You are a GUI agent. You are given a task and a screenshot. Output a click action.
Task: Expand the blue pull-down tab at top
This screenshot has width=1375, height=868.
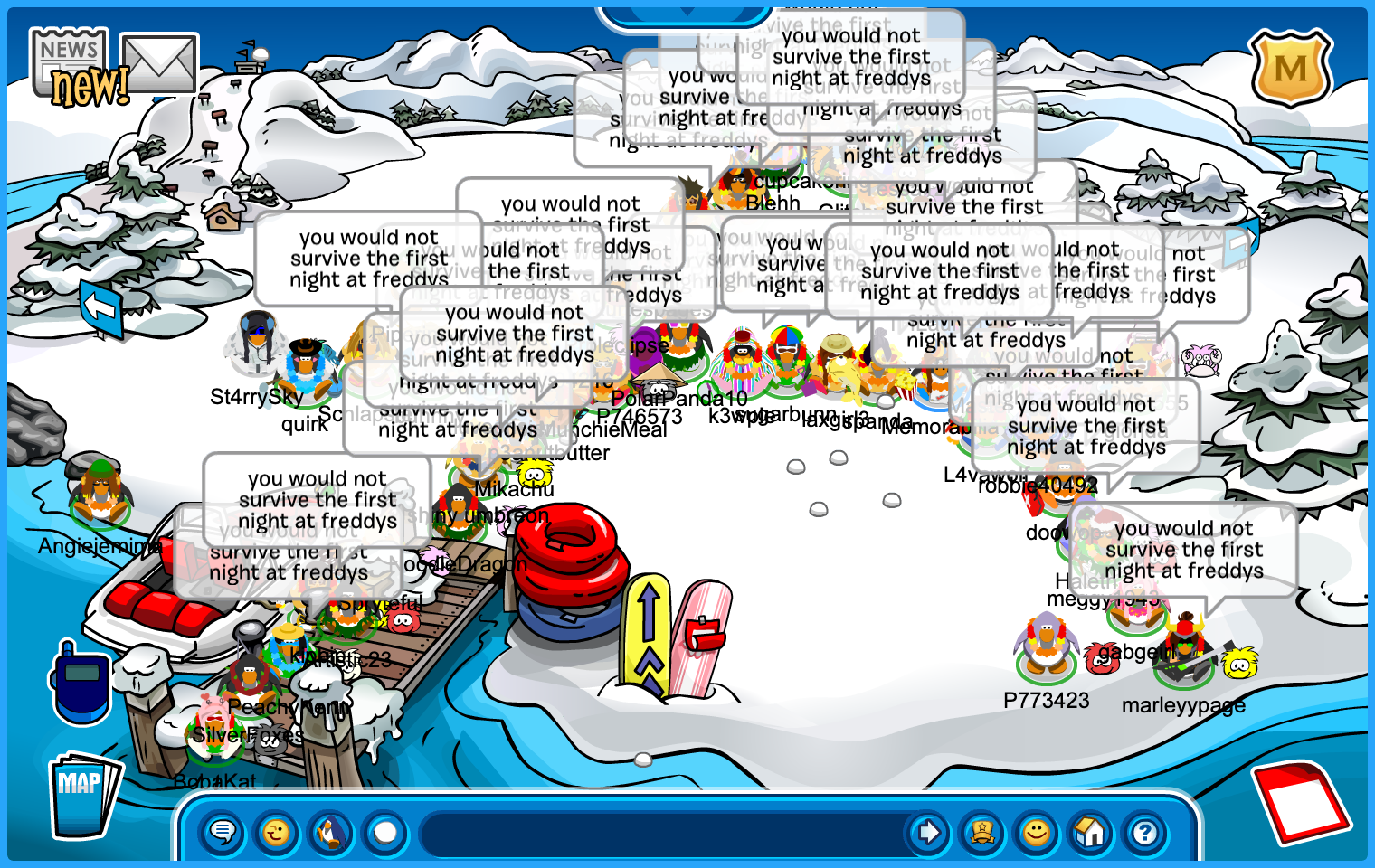pyautogui.click(x=686, y=13)
